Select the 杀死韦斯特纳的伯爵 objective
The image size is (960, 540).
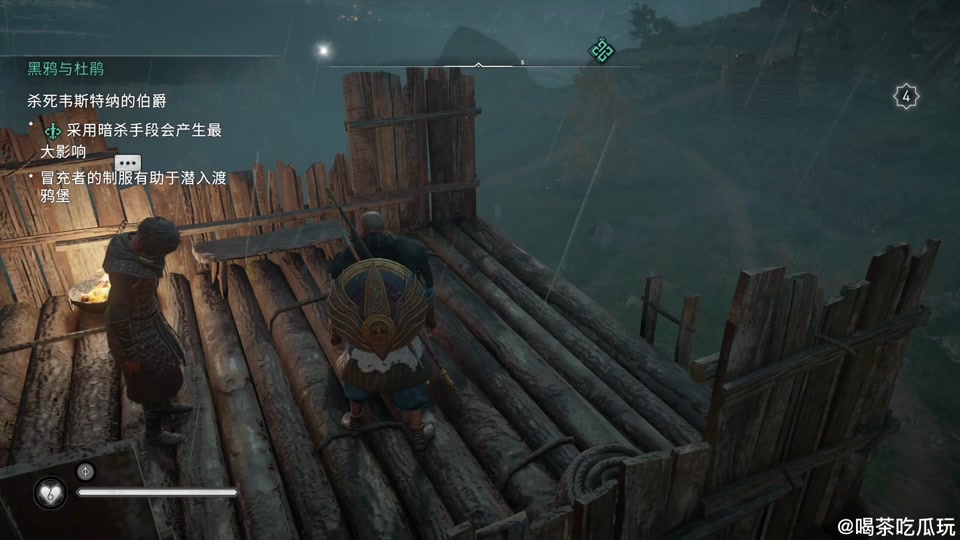102,101
